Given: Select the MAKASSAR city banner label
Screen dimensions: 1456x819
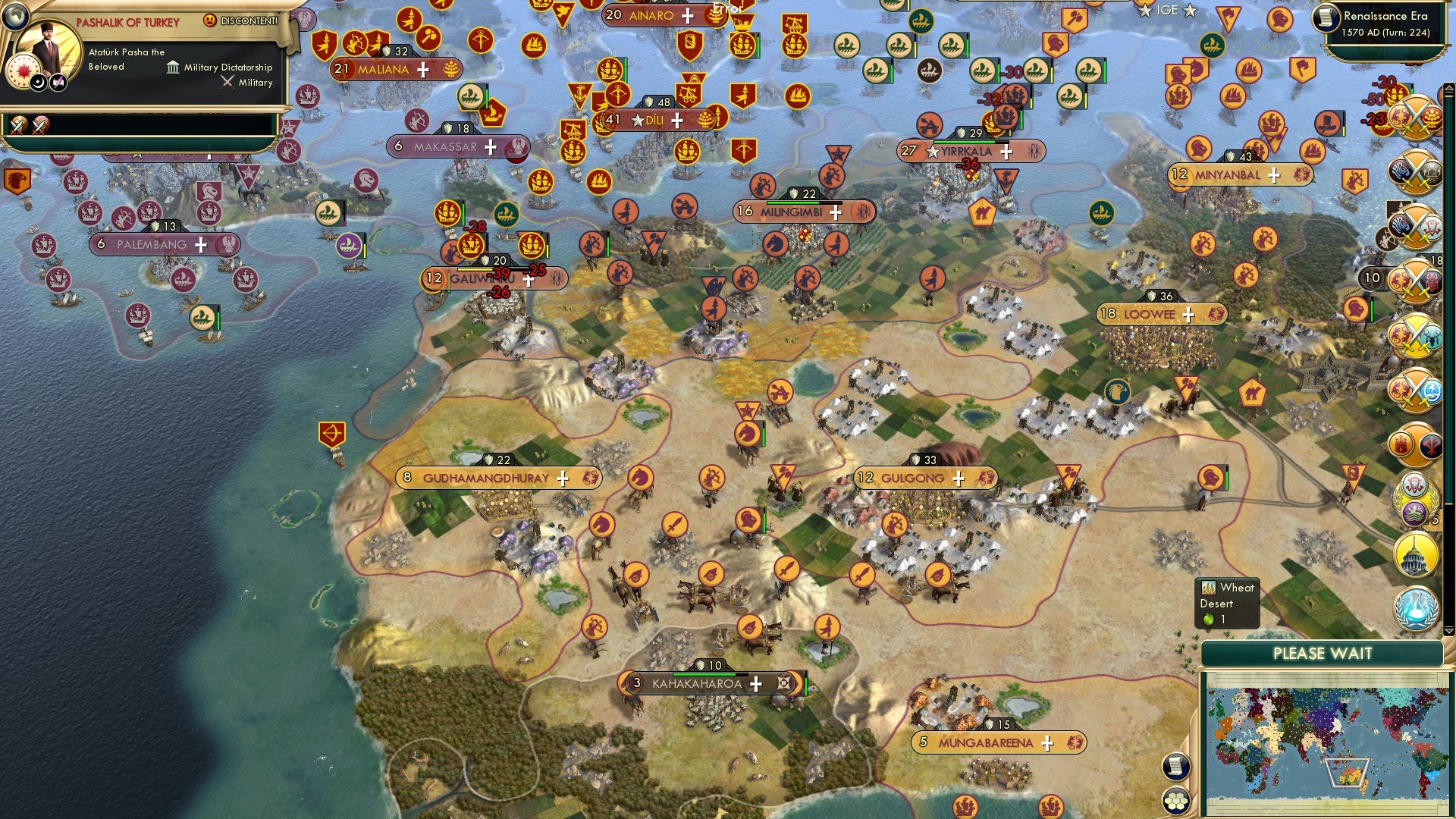Looking at the screenshot, I should 446,148.
